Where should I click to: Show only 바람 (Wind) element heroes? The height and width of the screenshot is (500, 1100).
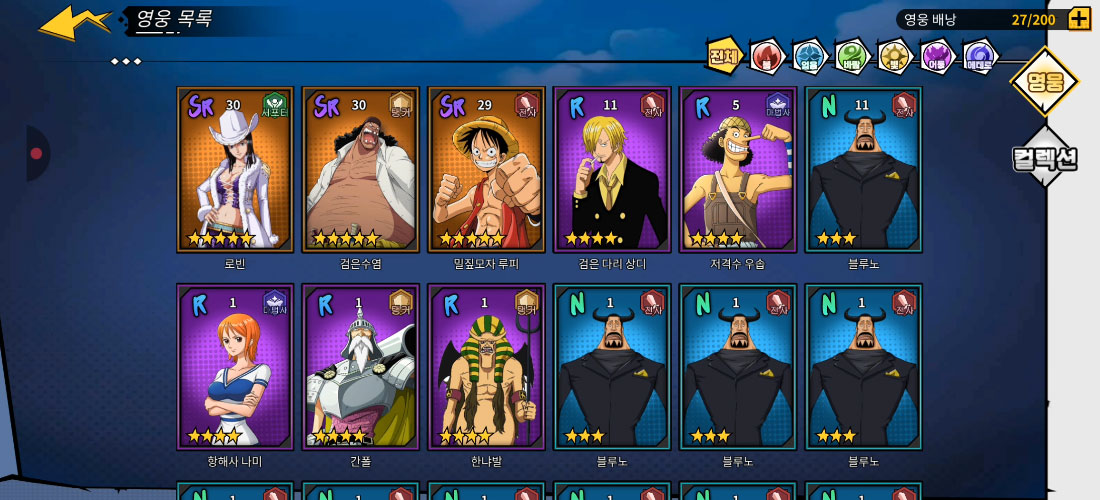pyautogui.click(x=852, y=57)
